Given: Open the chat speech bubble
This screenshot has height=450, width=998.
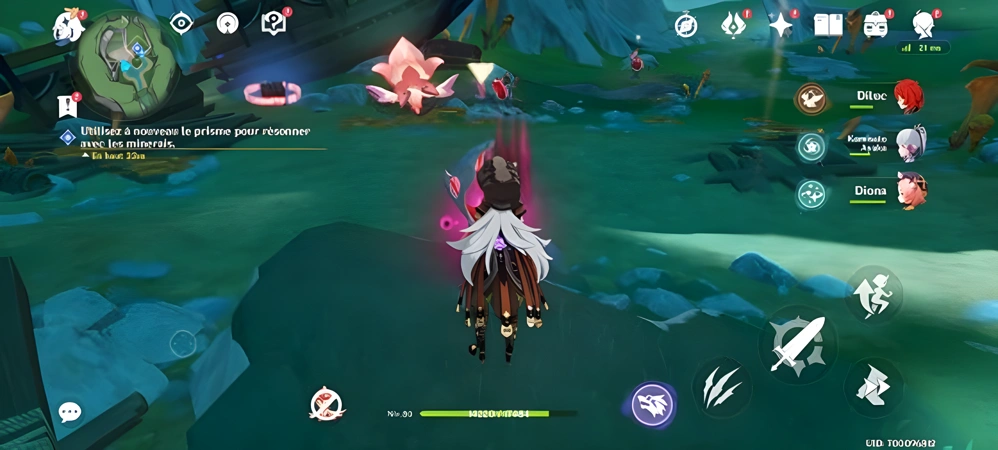Looking at the screenshot, I should [x=70, y=412].
